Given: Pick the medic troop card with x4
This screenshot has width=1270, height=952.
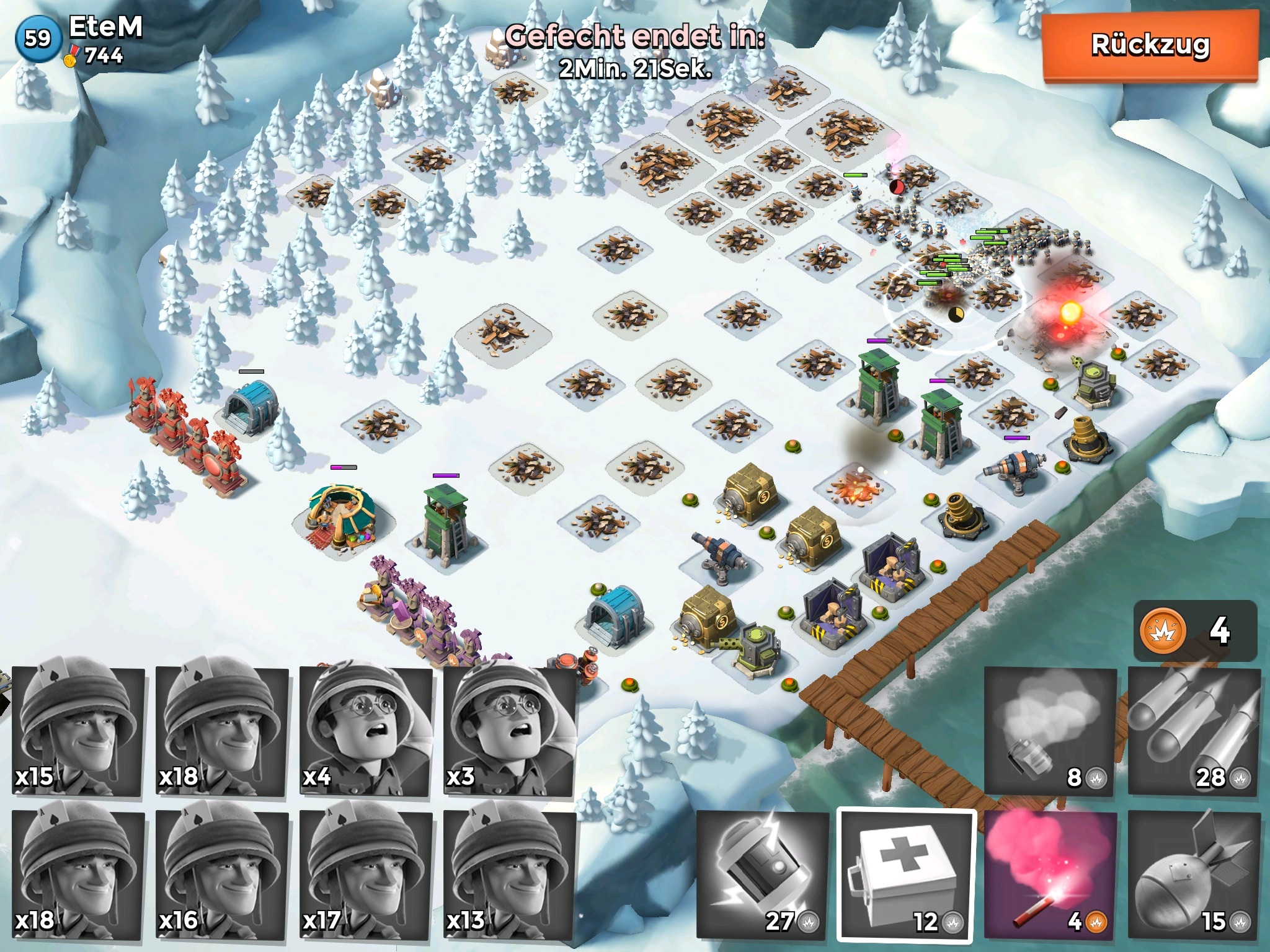Looking at the screenshot, I should click(x=366, y=731).
